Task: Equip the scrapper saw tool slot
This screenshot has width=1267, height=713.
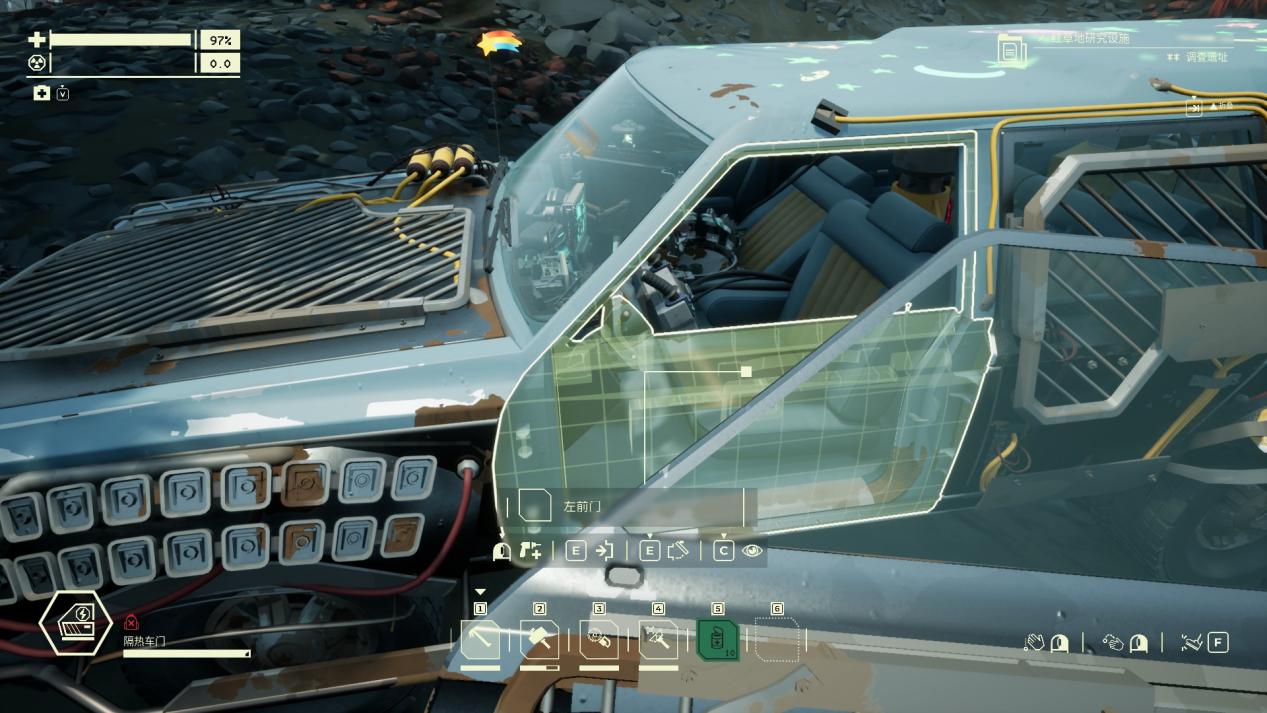Action: (x=599, y=640)
